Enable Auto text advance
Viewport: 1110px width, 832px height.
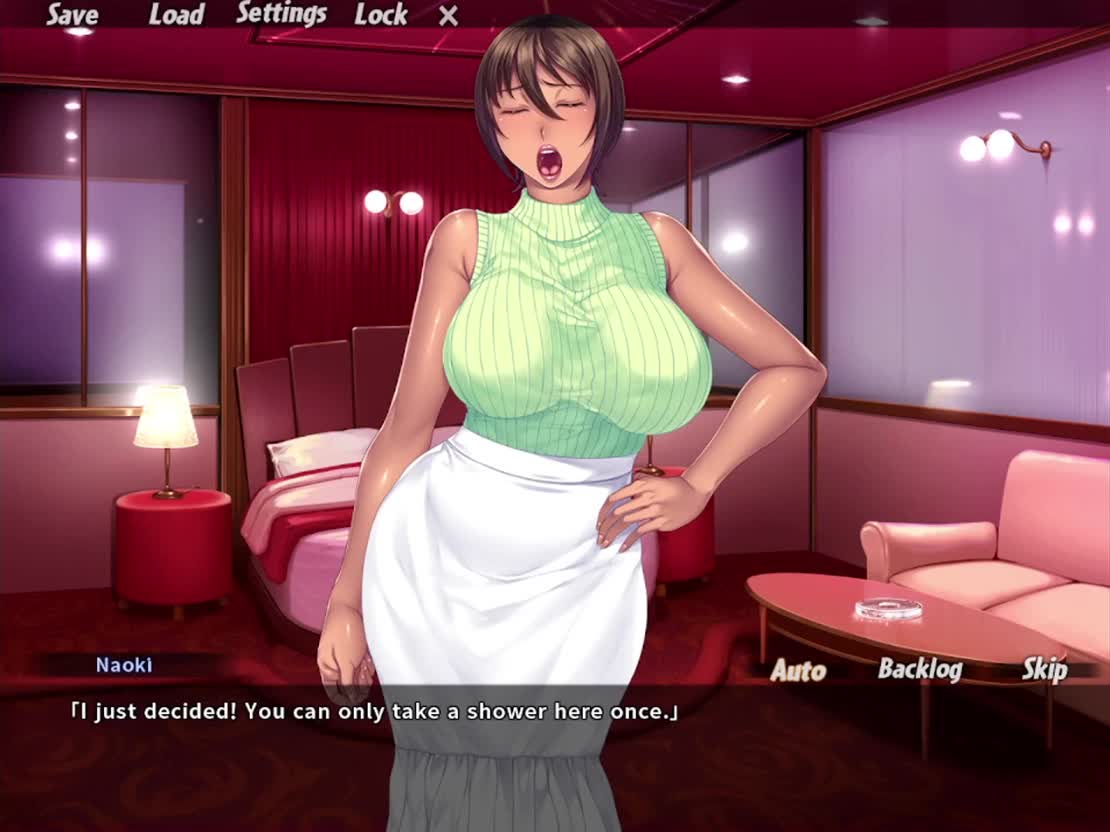(x=798, y=670)
